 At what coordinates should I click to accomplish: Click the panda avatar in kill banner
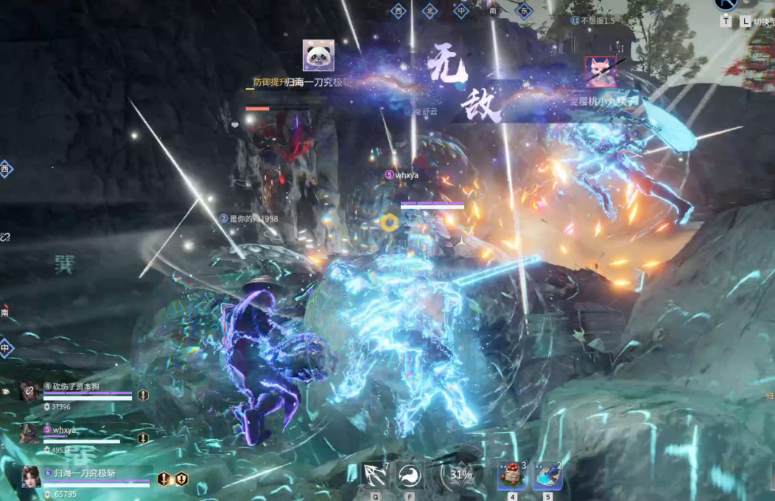(318, 55)
